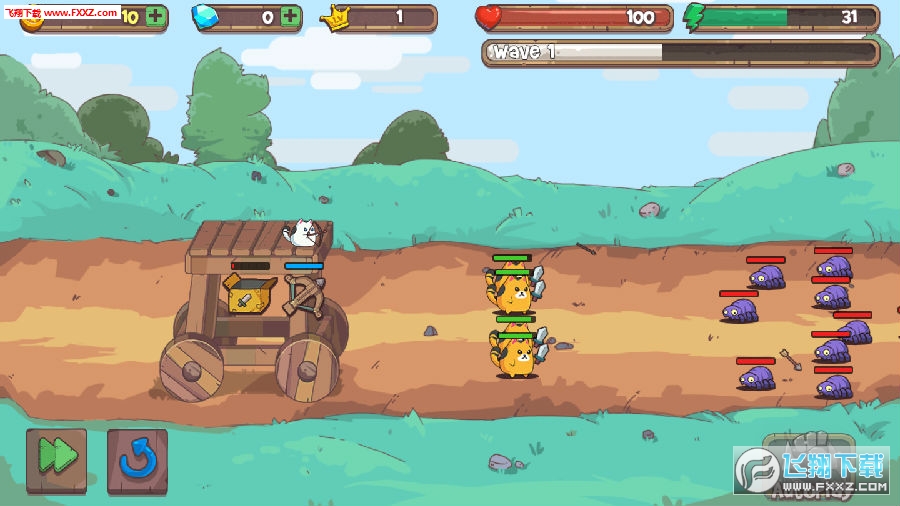Buy more blue gems via the plus
This screenshot has width=900, height=506.
point(290,17)
